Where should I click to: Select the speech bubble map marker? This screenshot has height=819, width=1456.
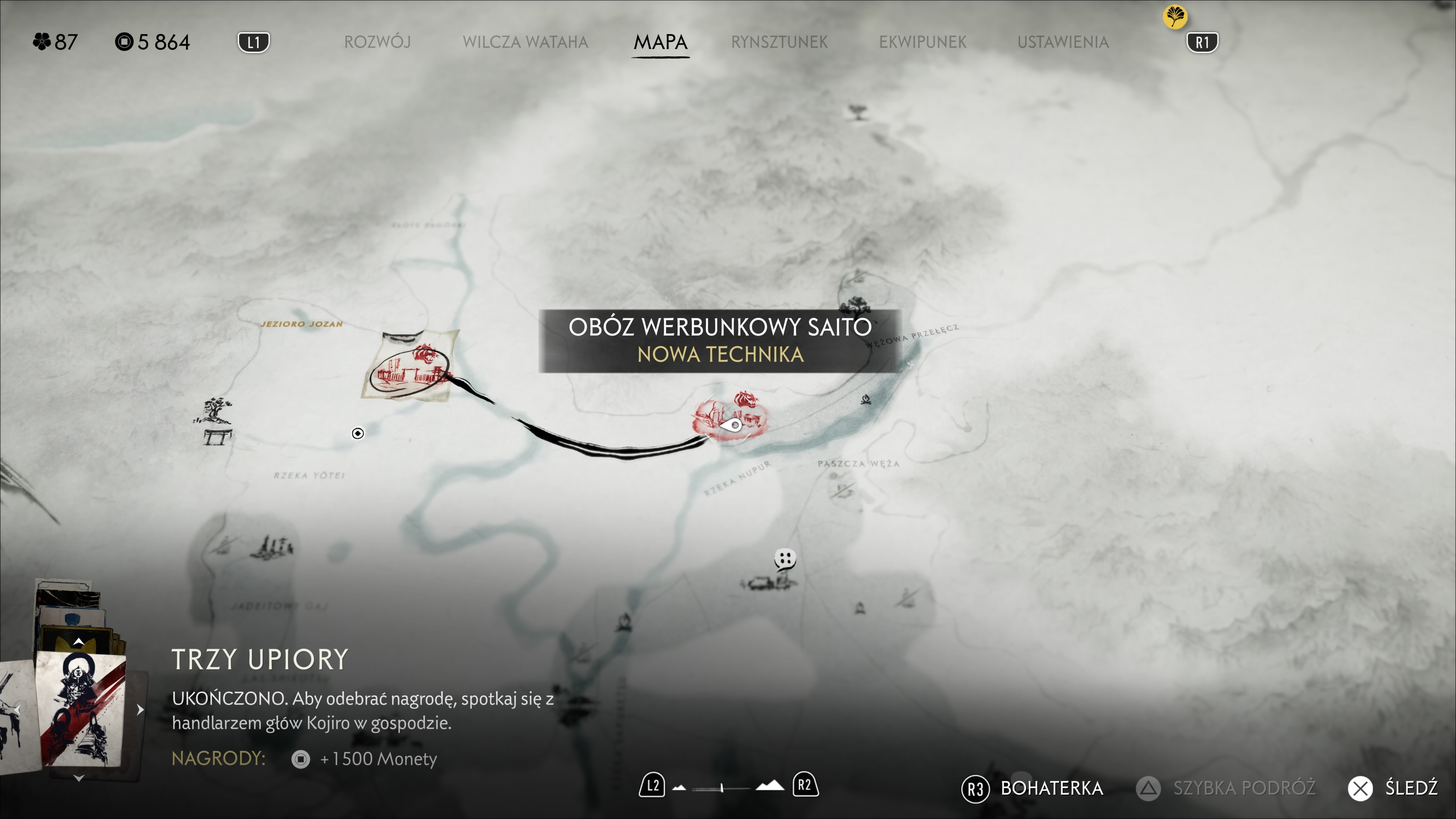(x=784, y=559)
